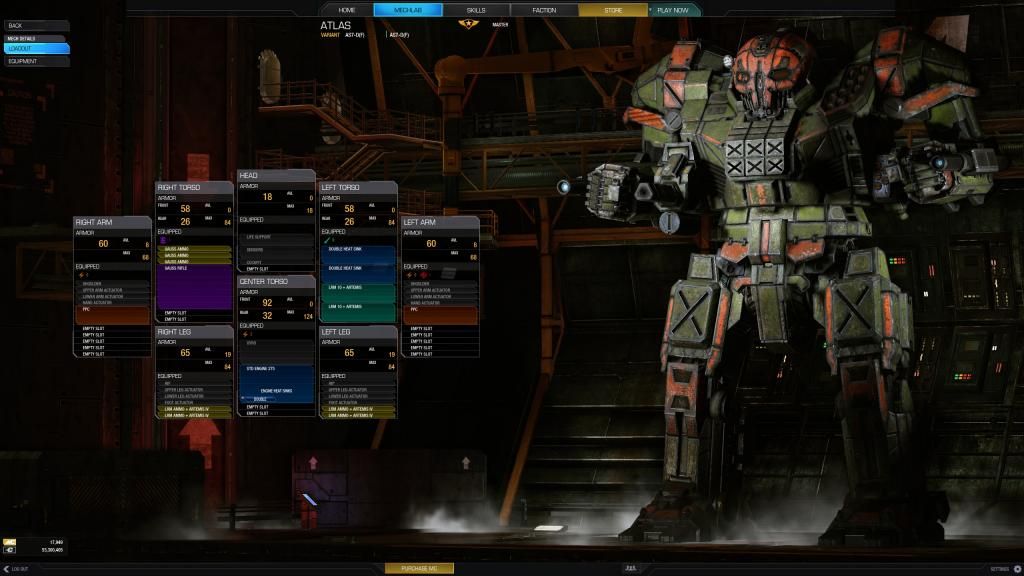Viewport: 1024px width, 576px height.
Task: Open Settings in the bottom bar
Action: click(1004, 568)
